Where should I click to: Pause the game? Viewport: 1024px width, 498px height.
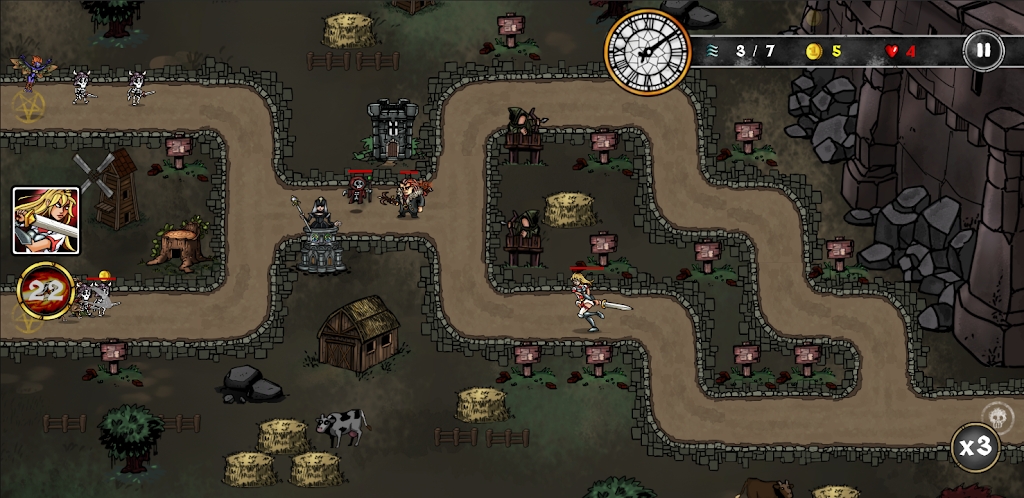pyautogui.click(x=983, y=50)
